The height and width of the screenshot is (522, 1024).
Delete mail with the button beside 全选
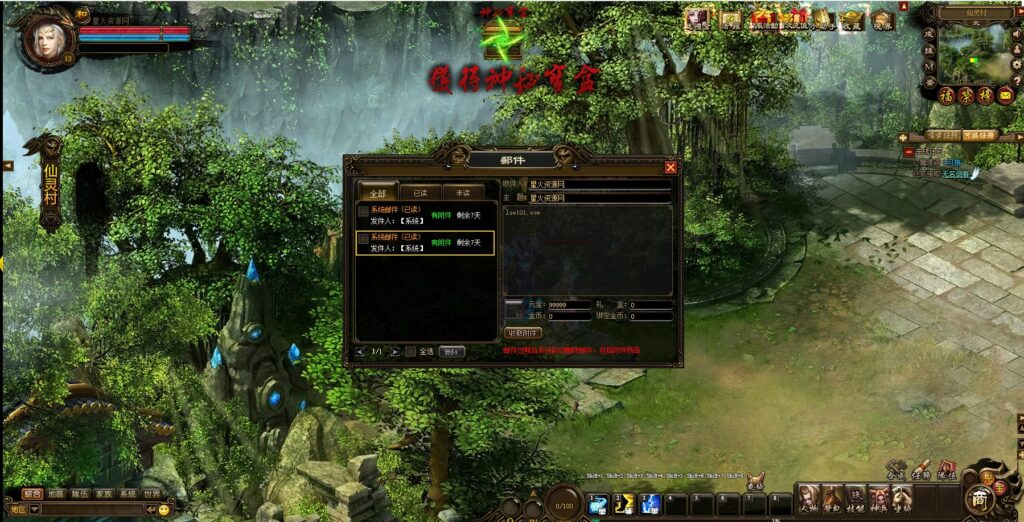[x=452, y=352]
